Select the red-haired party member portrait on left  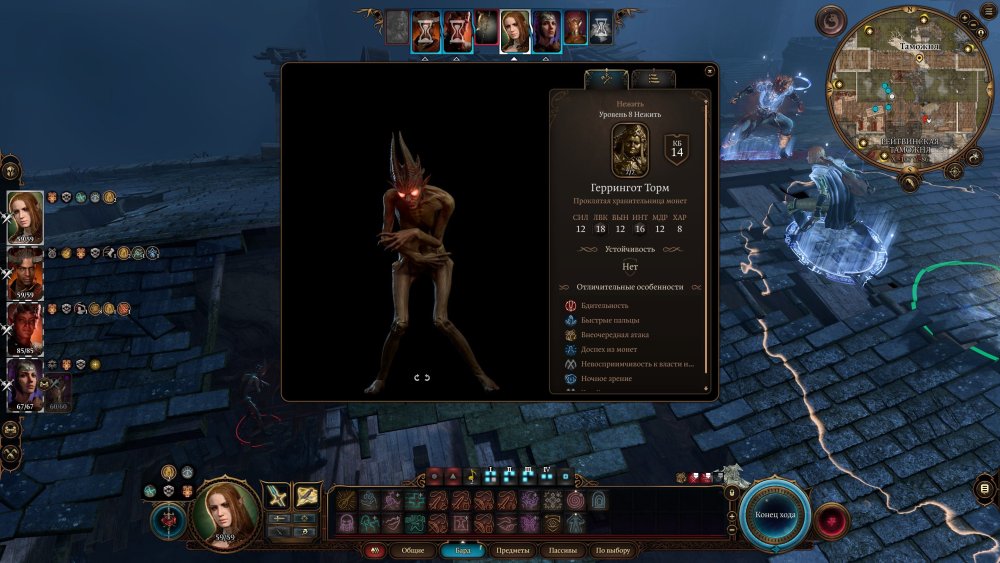(x=26, y=214)
